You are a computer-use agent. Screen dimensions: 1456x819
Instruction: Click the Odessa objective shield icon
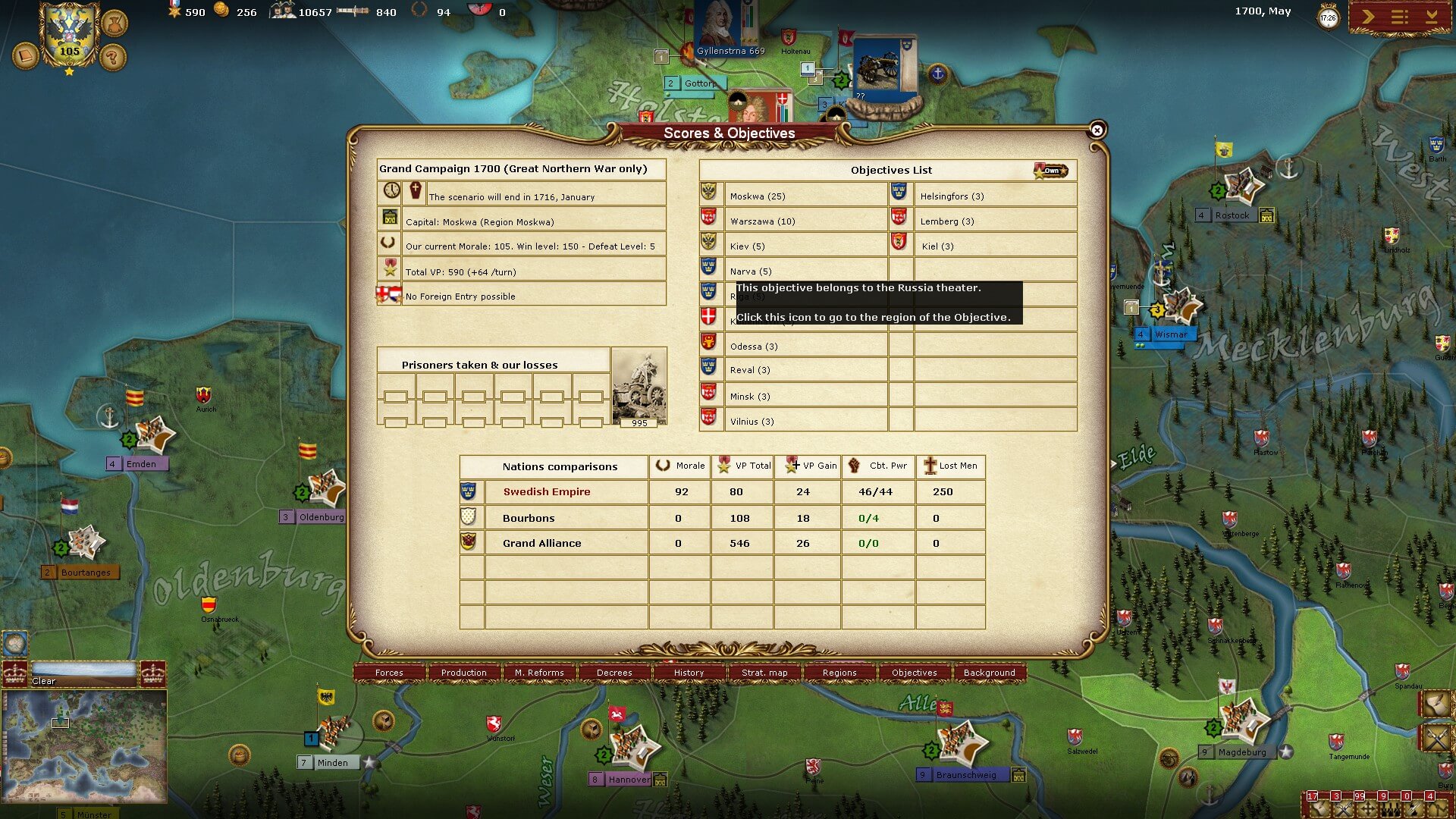click(x=709, y=343)
